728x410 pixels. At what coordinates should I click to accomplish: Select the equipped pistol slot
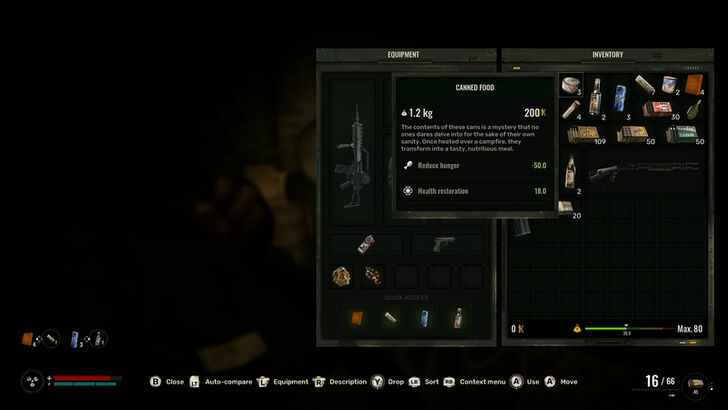(x=445, y=245)
